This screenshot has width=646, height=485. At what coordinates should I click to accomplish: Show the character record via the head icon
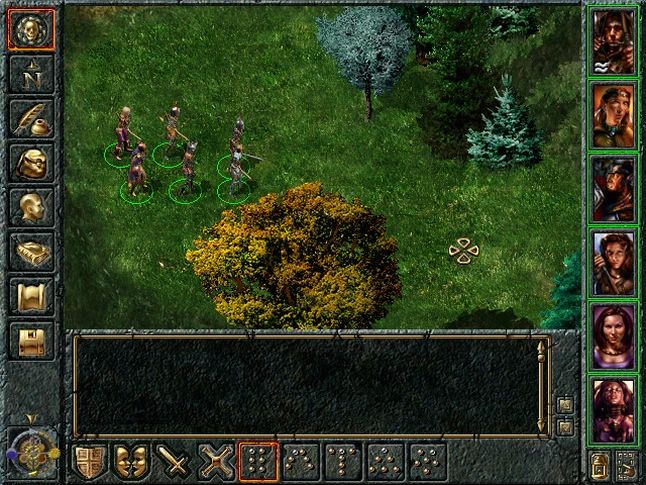coord(30,206)
